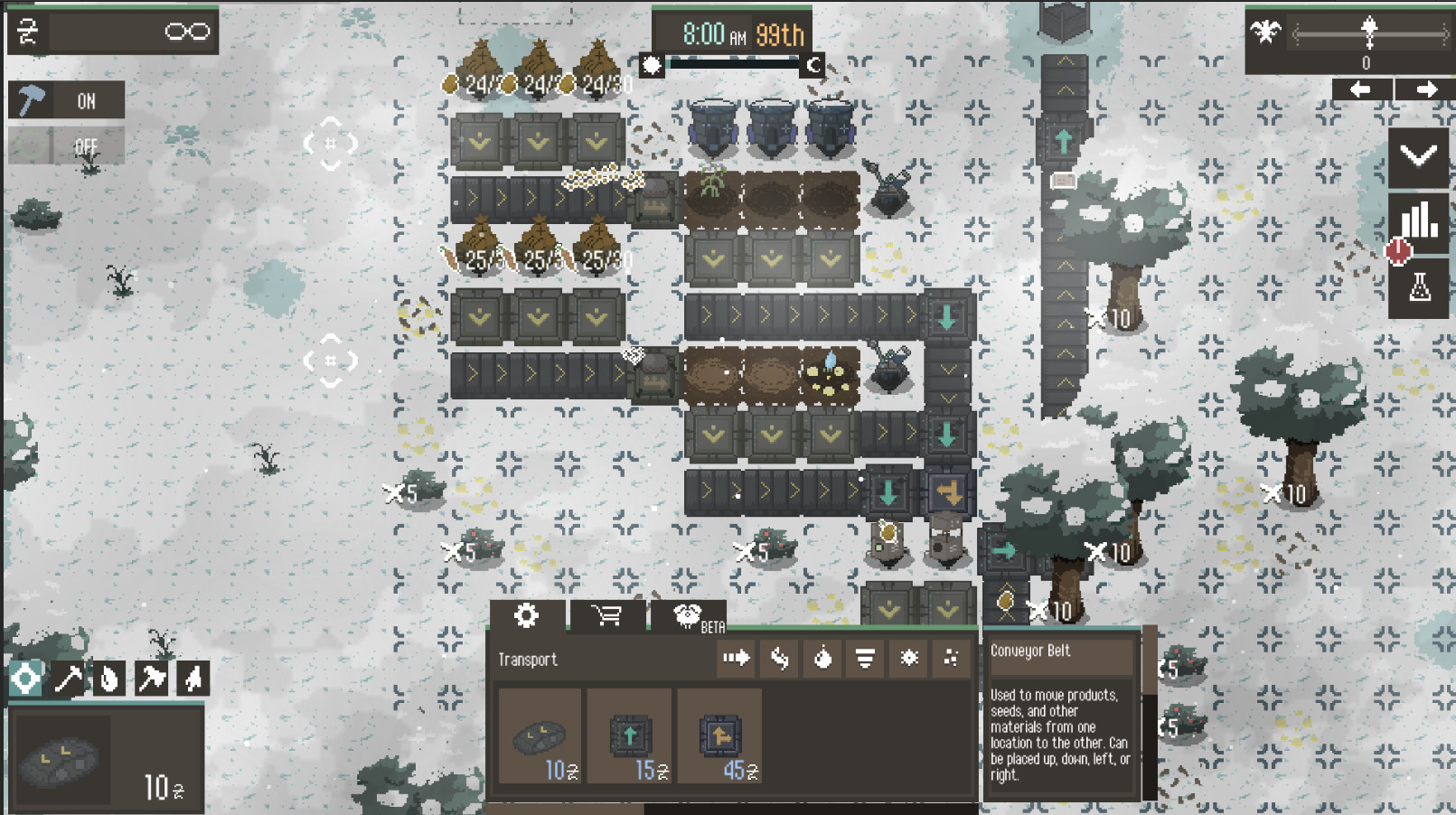Adjust the slider showing 0 at top right
Screen dimensions: 1456x815
pos(1368,34)
